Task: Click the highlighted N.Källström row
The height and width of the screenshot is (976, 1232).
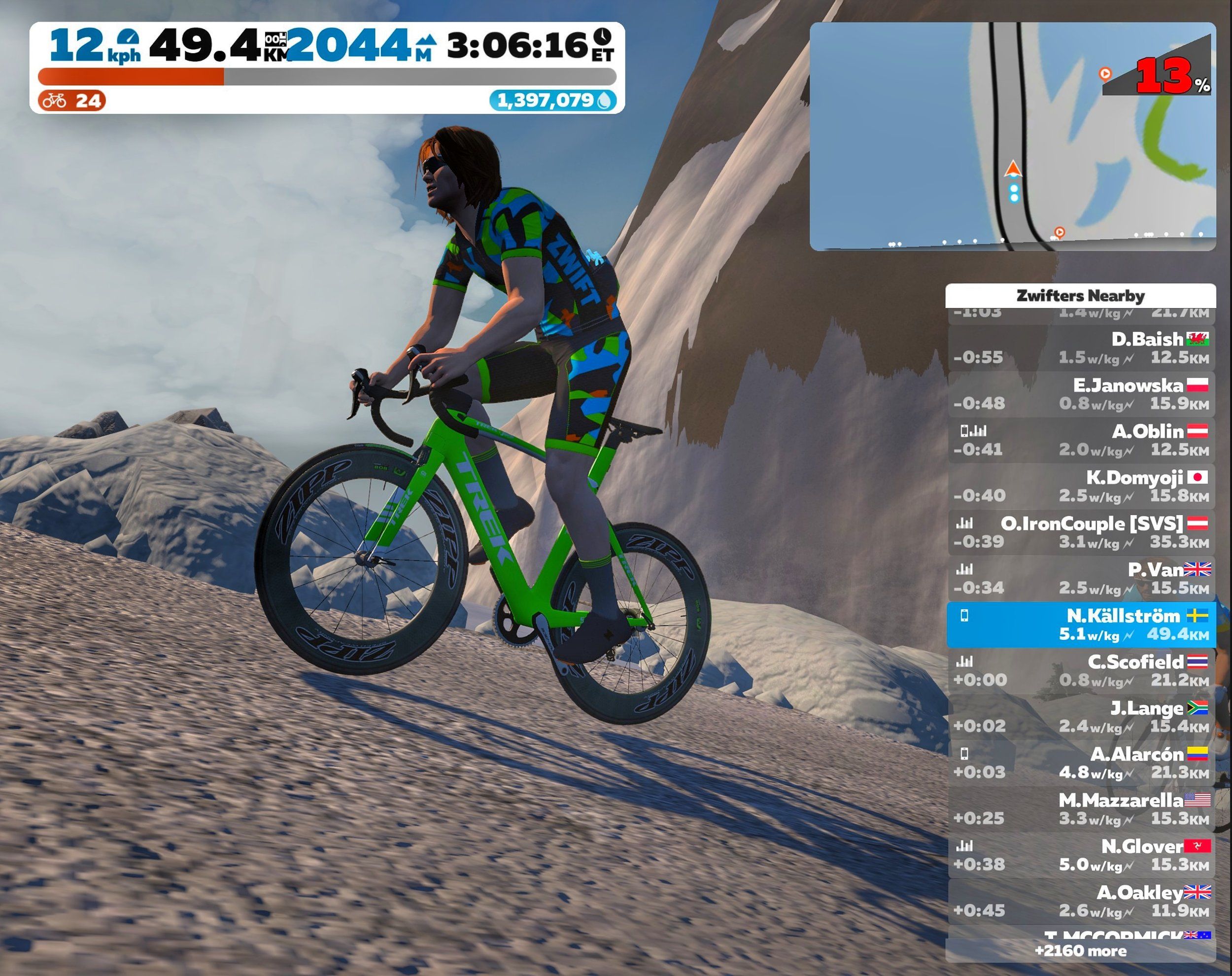Action: coord(1081,625)
